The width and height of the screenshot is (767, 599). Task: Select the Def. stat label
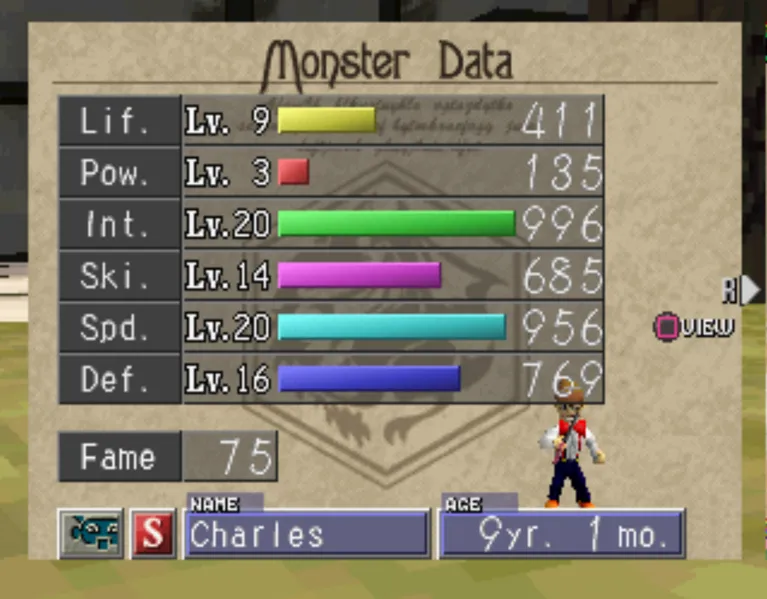tap(119, 379)
